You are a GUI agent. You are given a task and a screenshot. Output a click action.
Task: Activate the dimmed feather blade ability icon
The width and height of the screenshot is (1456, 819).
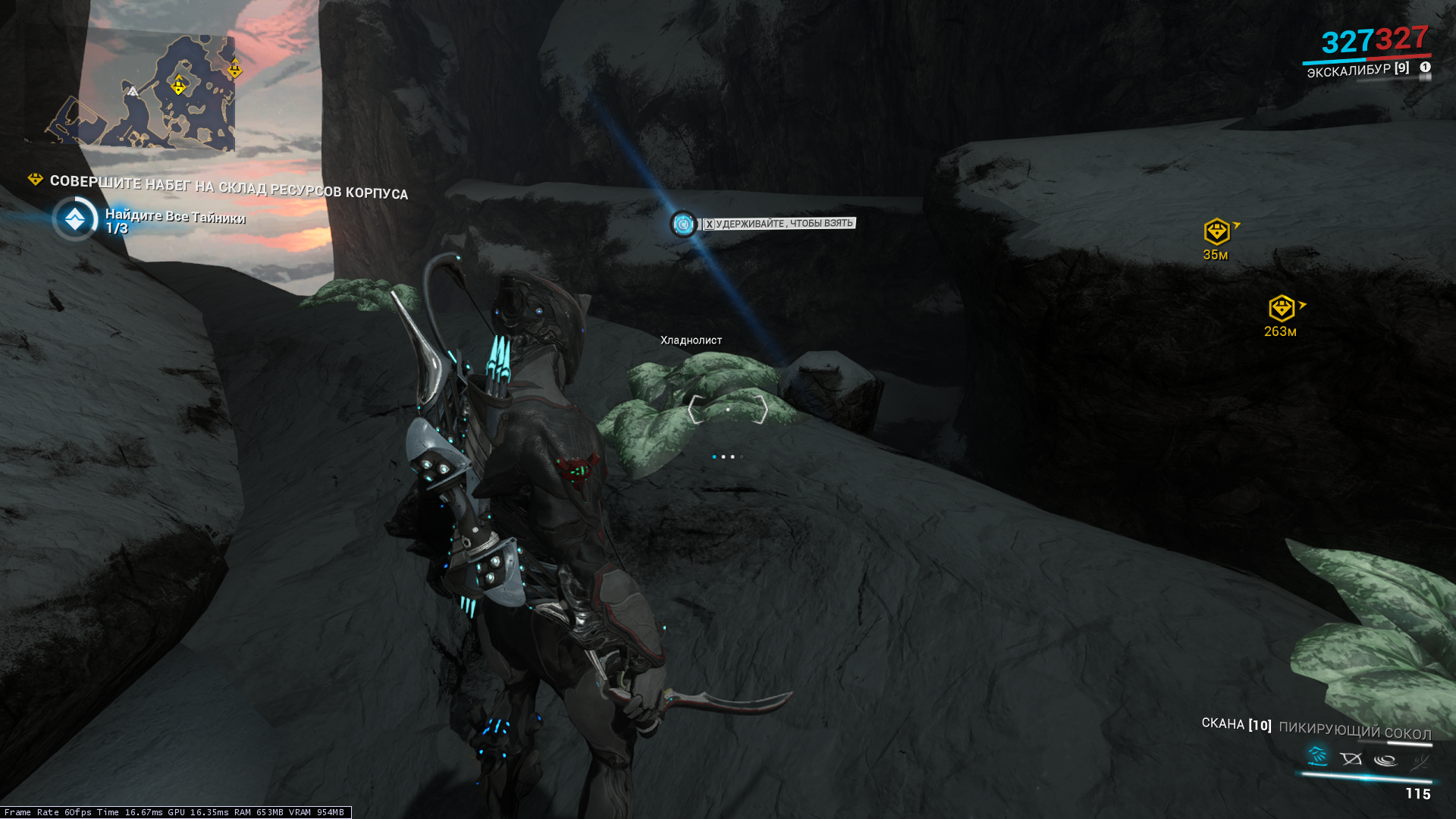(x=1419, y=761)
